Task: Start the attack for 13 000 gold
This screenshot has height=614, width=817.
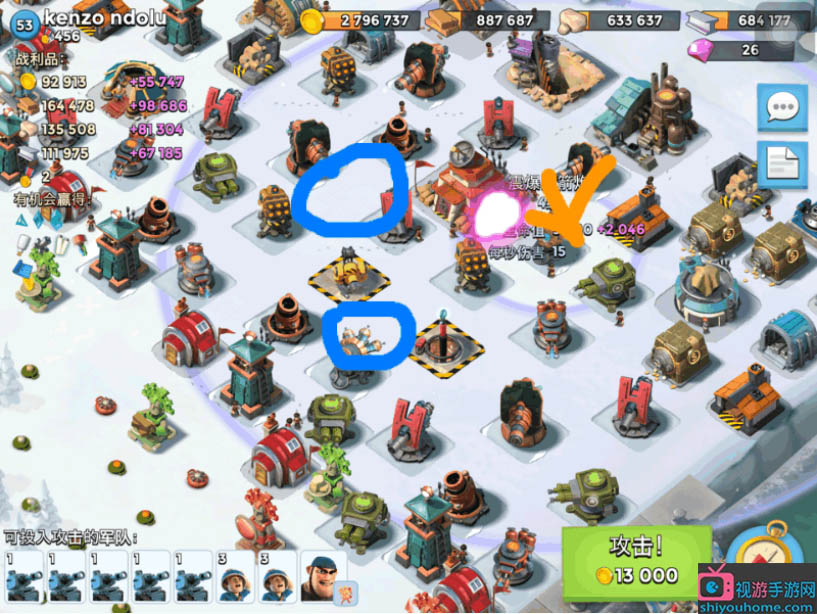Action: point(635,560)
